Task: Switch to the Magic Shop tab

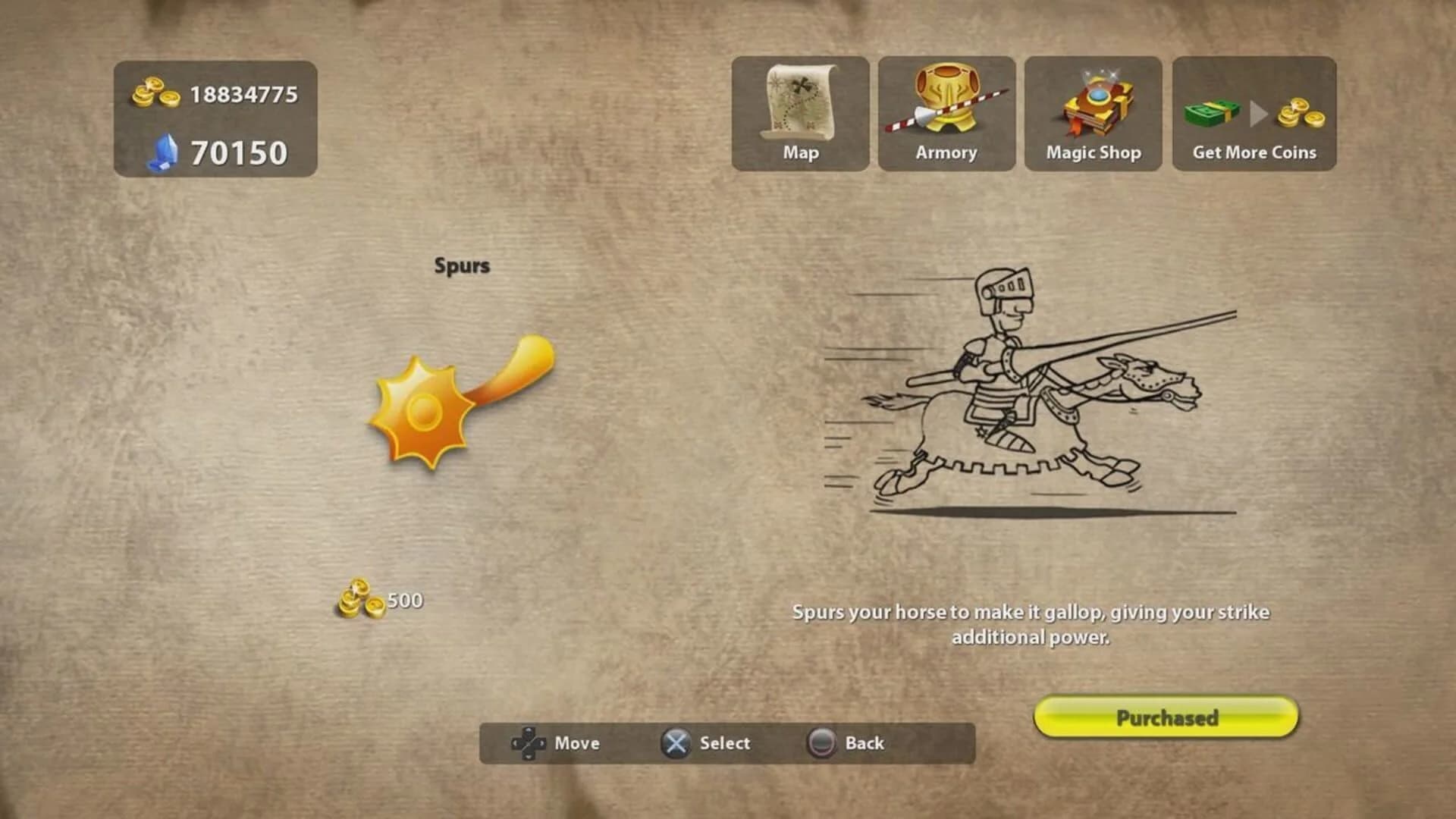Action: 1092,114
